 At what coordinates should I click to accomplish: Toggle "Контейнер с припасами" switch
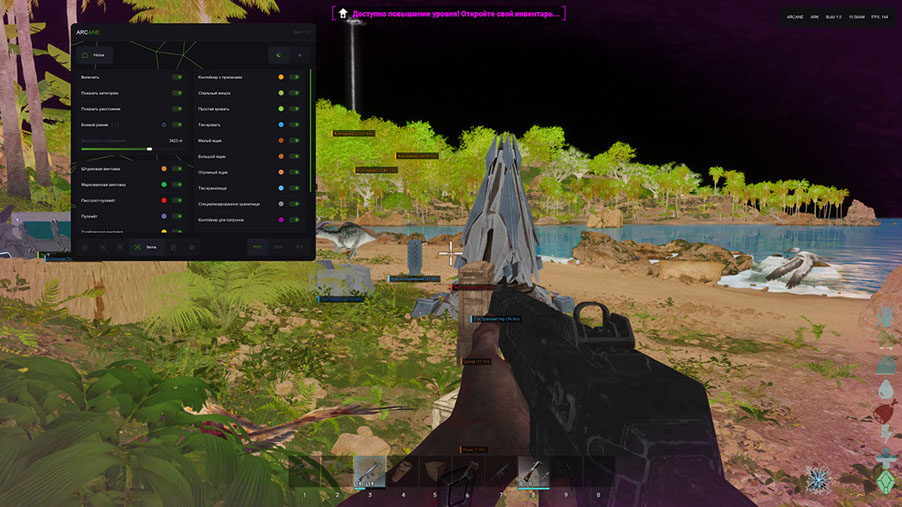(x=295, y=76)
